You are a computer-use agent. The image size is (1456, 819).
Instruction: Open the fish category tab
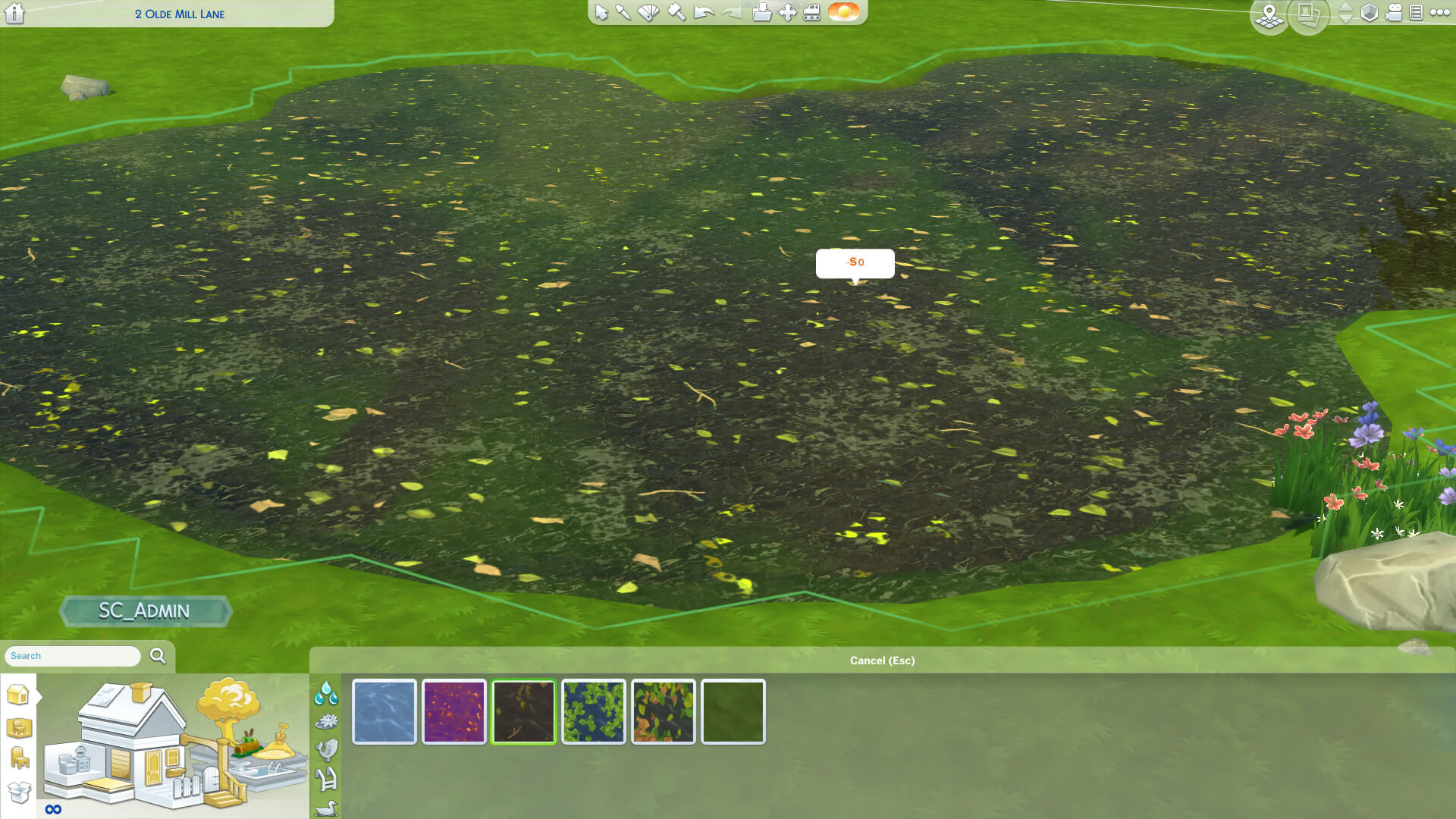pyautogui.click(x=326, y=750)
